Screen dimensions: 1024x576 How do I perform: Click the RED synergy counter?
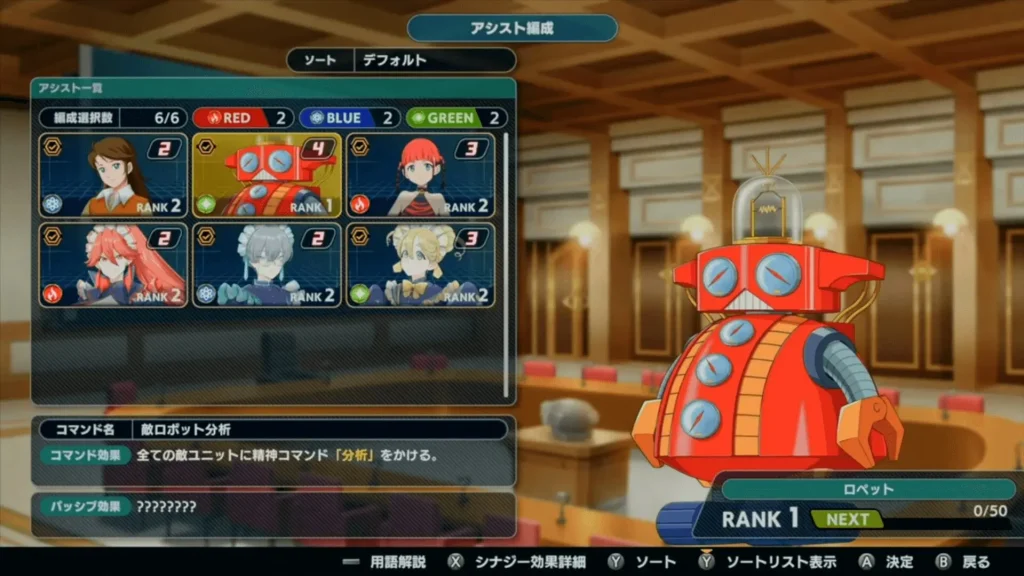coord(243,118)
